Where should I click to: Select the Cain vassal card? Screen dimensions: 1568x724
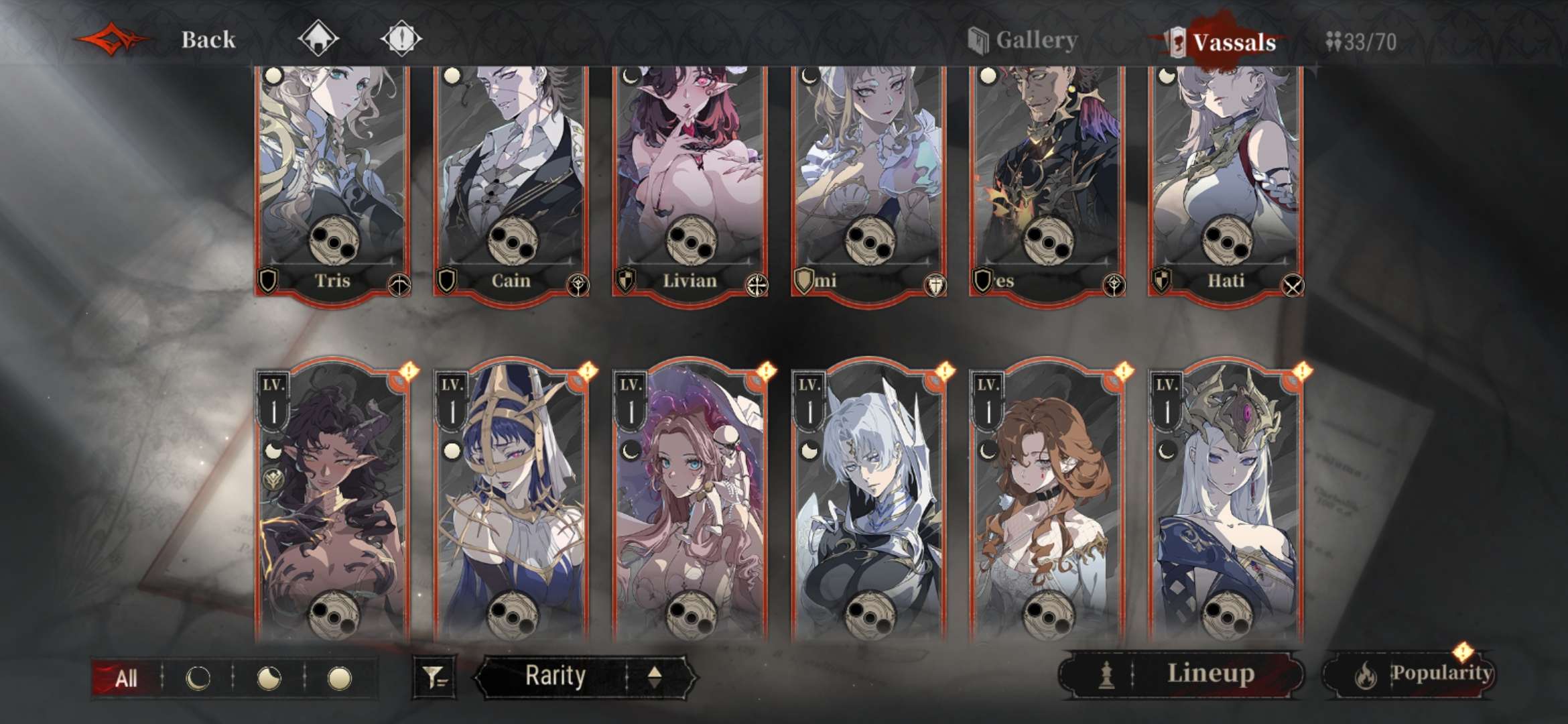tap(511, 181)
